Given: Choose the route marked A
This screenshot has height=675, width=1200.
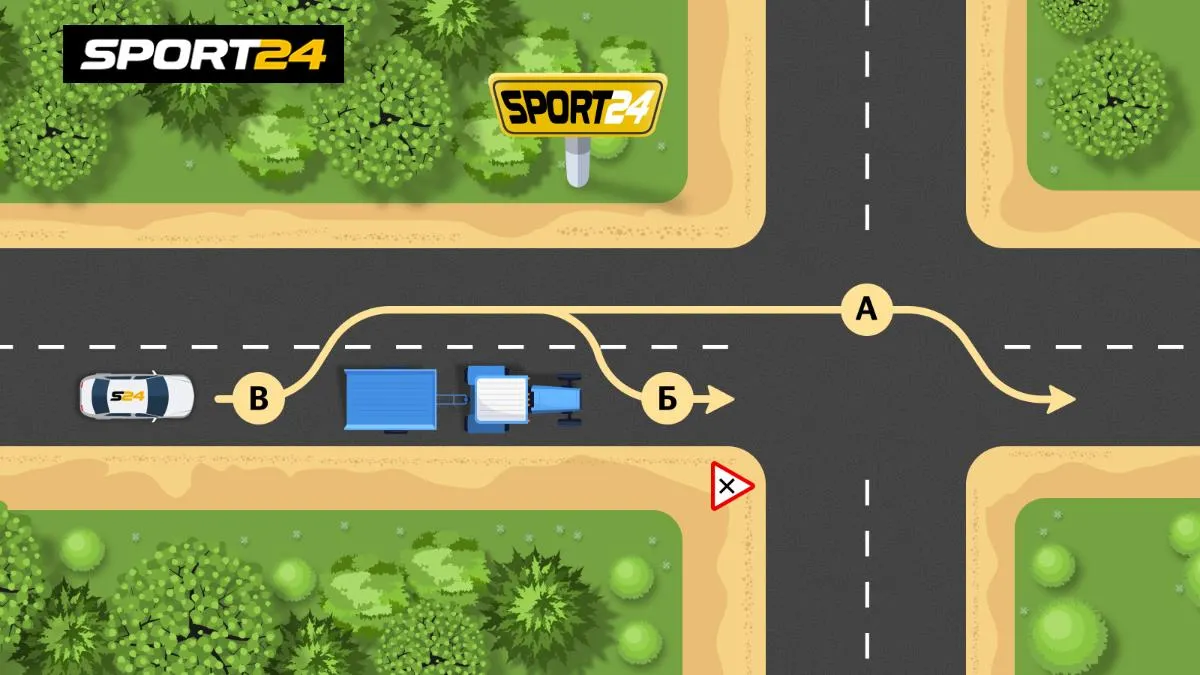Looking at the screenshot, I should [x=866, y=309].
